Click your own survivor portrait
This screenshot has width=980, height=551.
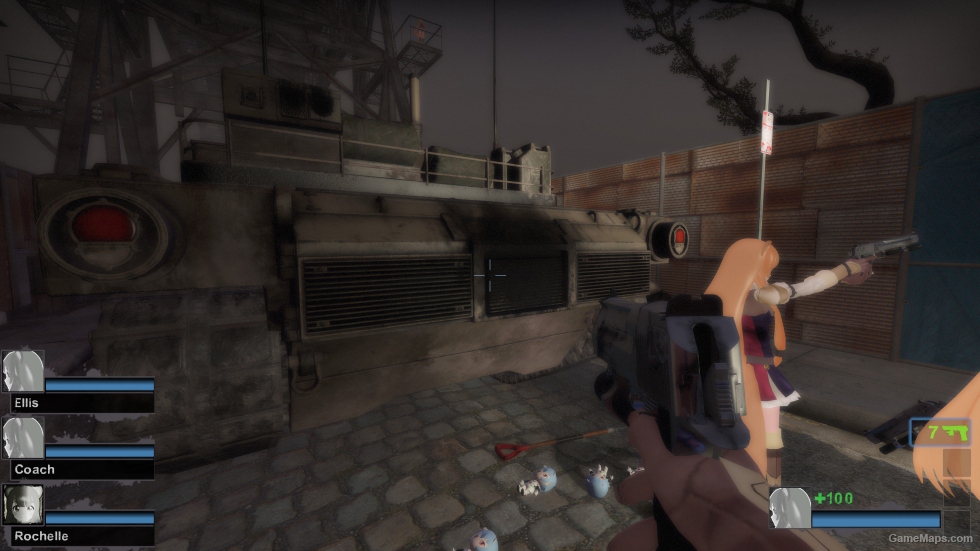(x=789, y=508)
